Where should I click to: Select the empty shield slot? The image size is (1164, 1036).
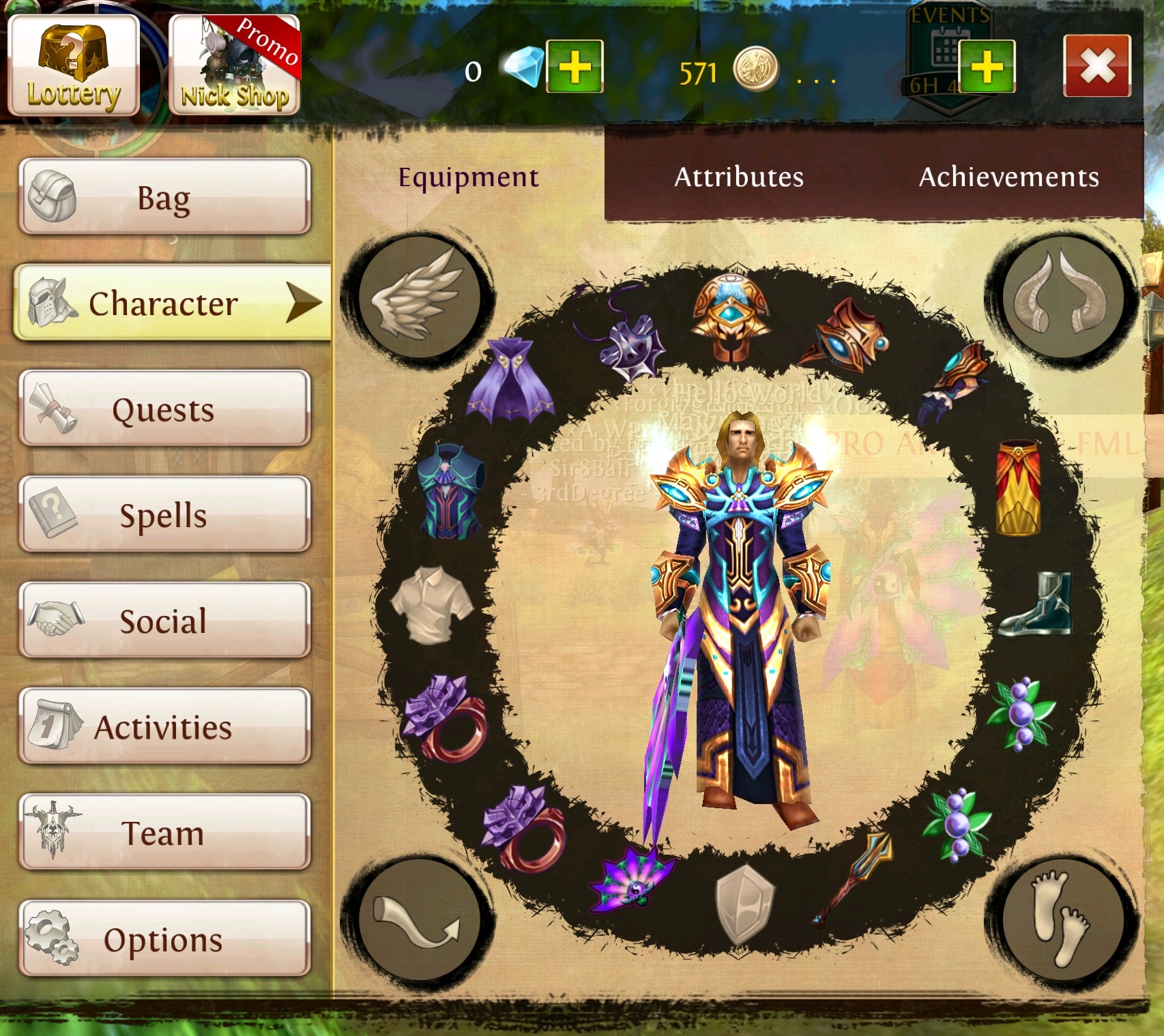click(x=744, y=904)
